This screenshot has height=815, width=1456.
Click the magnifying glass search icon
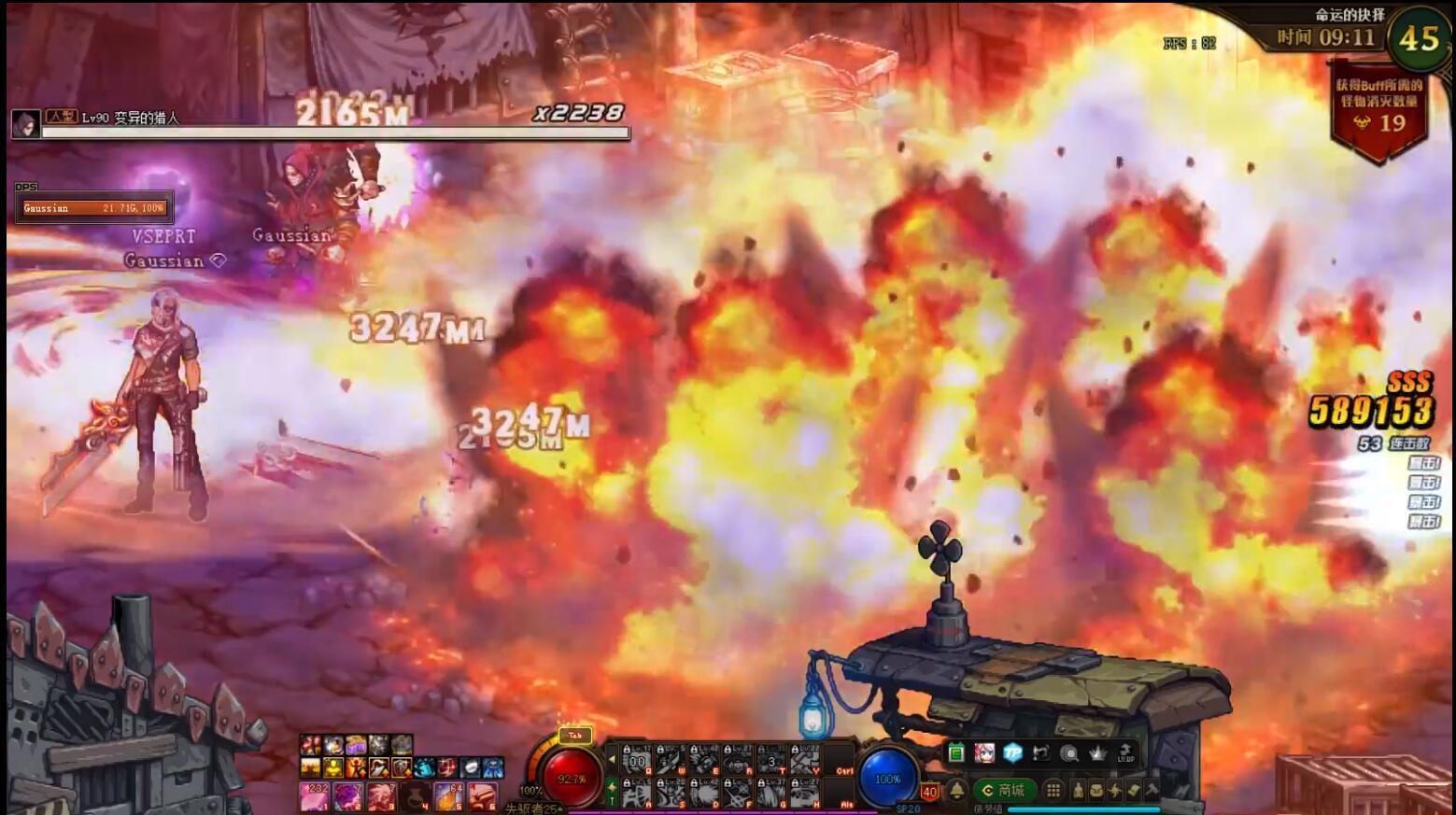(x=1069, y=752)
